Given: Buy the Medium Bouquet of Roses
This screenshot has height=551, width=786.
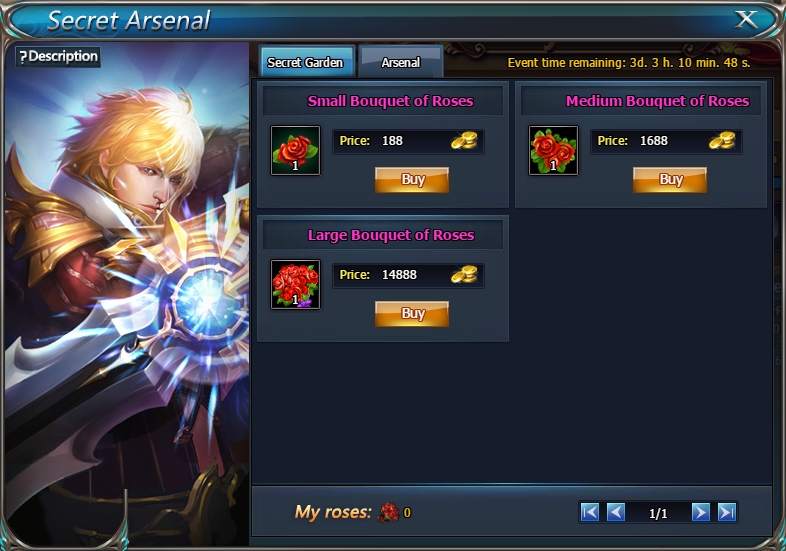Looking at the screenshot, I should coord(670,180).
